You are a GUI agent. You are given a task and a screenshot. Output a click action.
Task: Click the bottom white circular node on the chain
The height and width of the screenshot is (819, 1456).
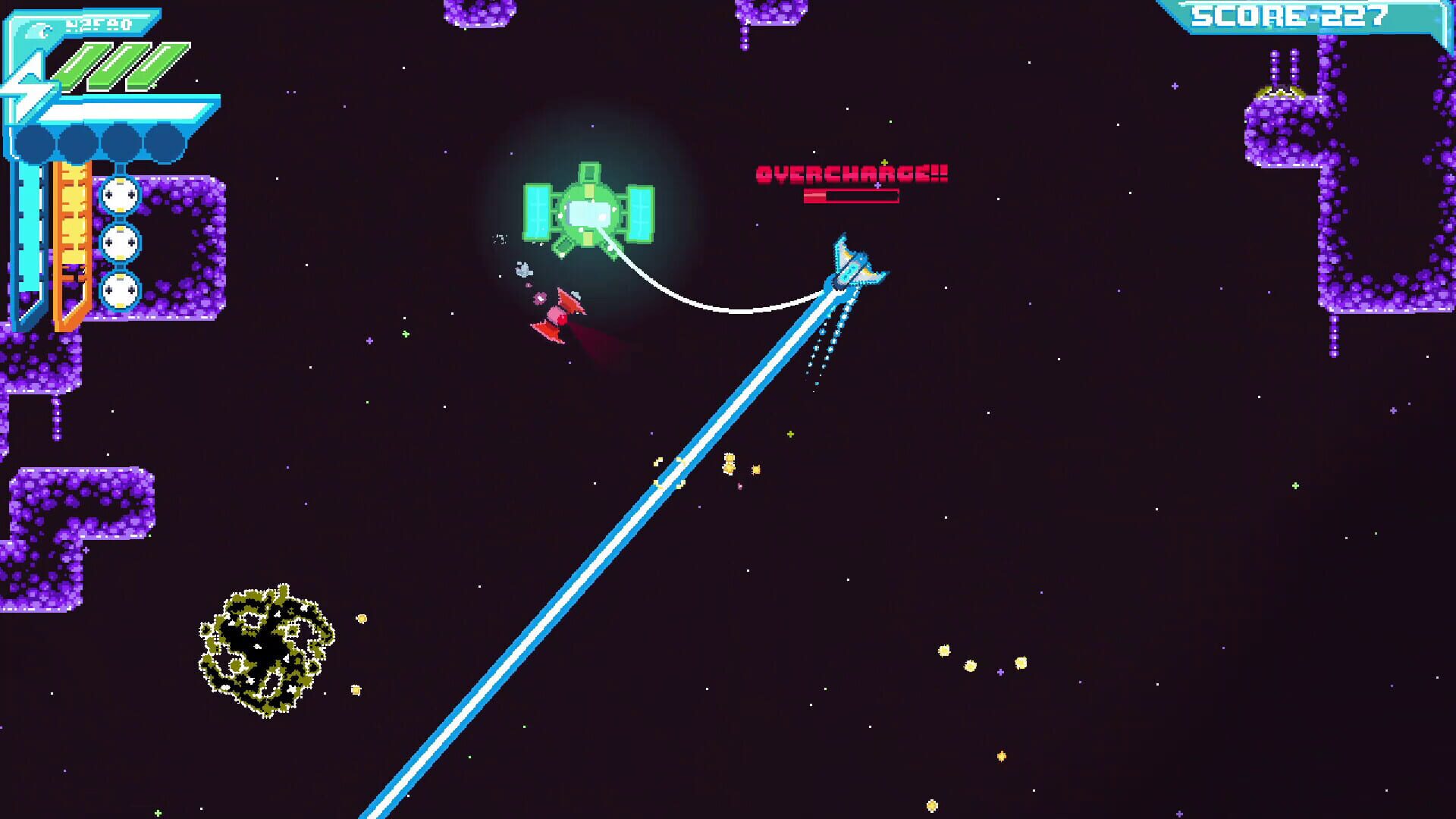(119, 290)
